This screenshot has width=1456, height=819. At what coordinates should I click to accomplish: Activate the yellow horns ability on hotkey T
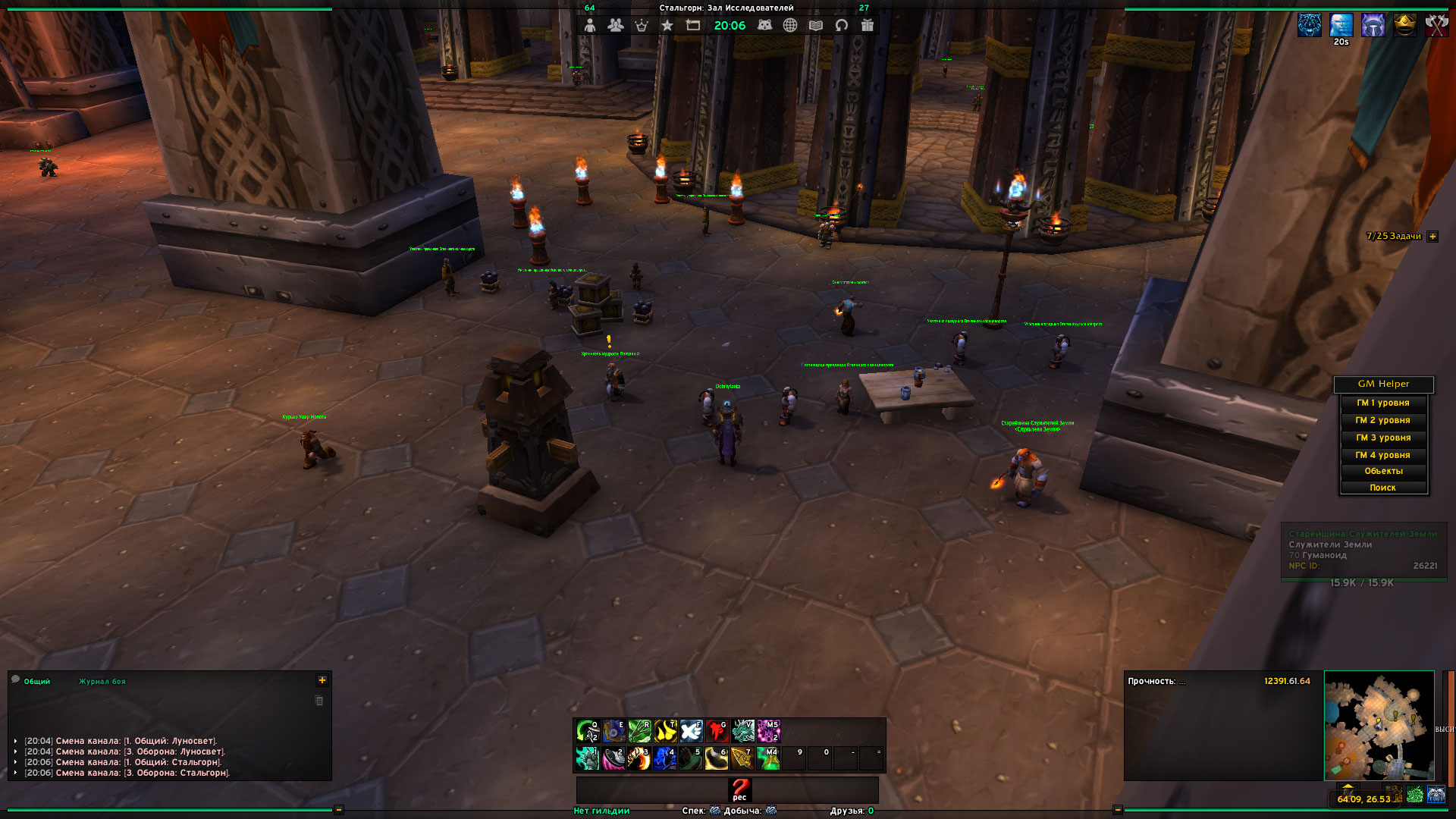tap(665, 731)
